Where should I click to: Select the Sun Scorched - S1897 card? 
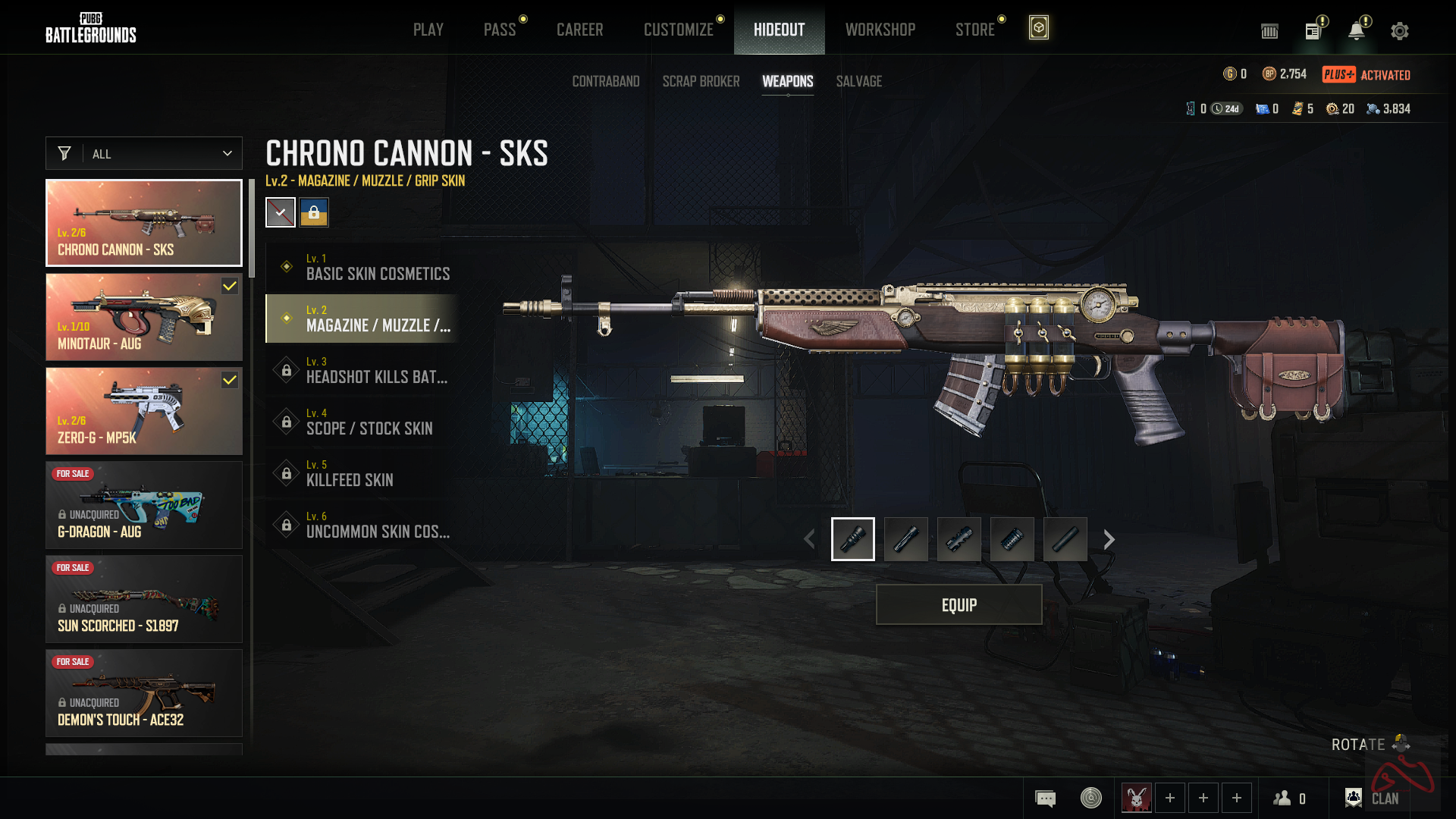144,599
